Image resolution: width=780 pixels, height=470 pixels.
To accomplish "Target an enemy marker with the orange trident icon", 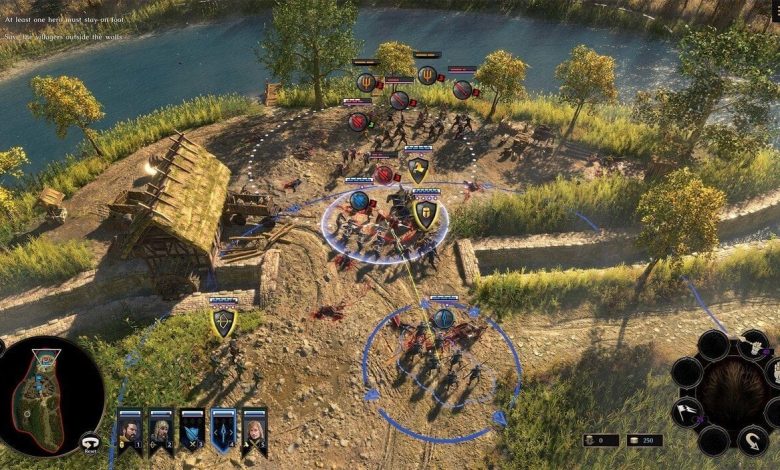I will pyautogui.click(x=366, y=83).
